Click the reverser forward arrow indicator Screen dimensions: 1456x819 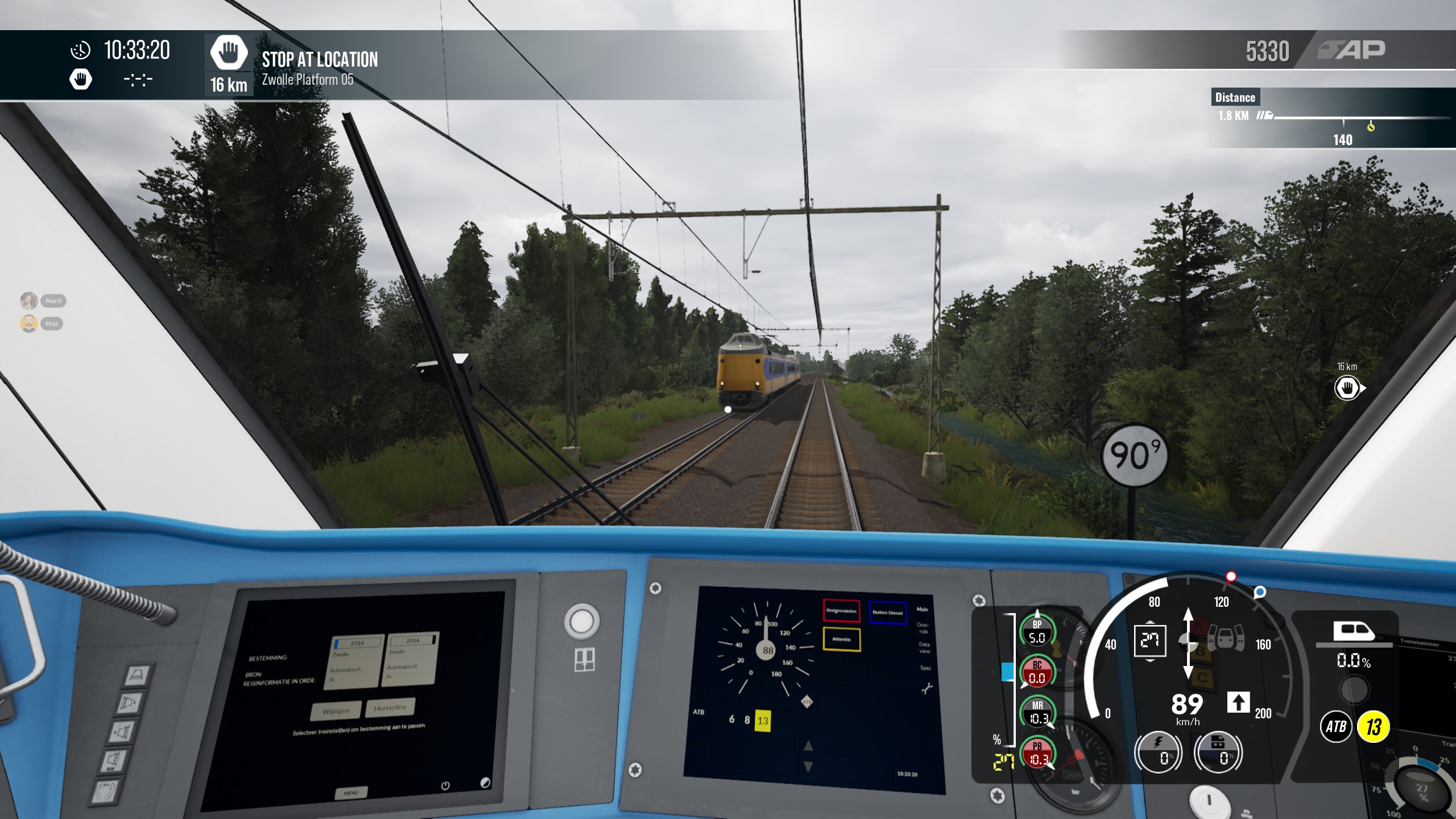pos(1238,702)
